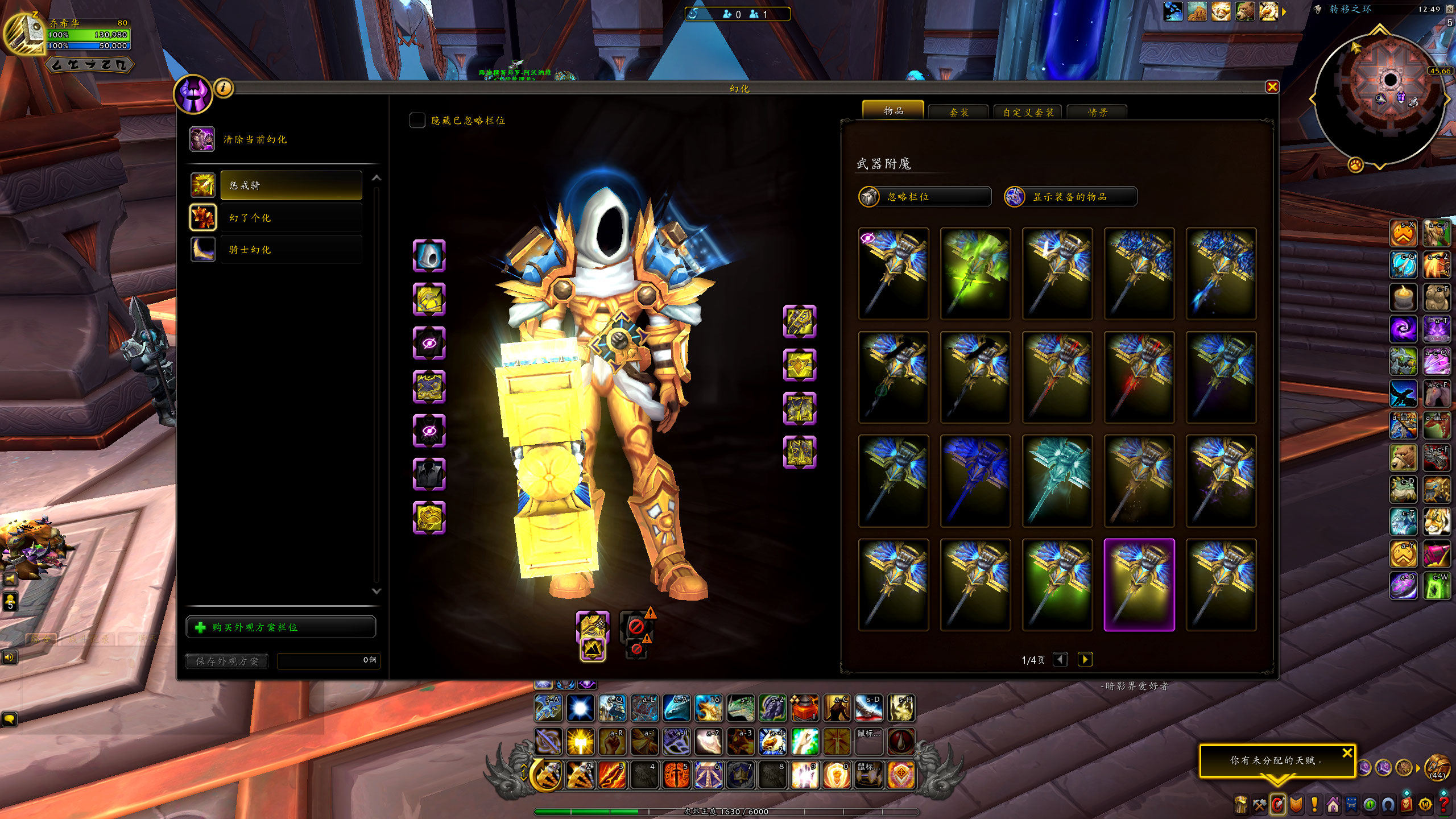Open the minimap
The width and height of the screenshot is (1456, 819).
(1380, 97)
